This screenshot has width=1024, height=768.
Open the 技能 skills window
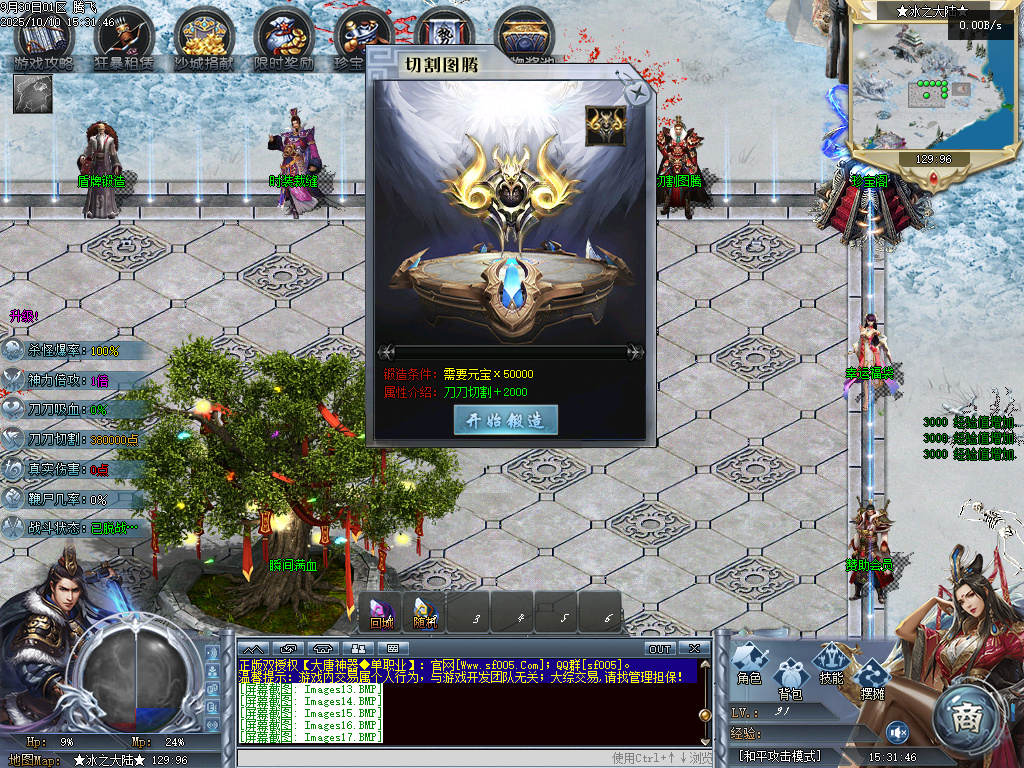[x=831, y=663]
